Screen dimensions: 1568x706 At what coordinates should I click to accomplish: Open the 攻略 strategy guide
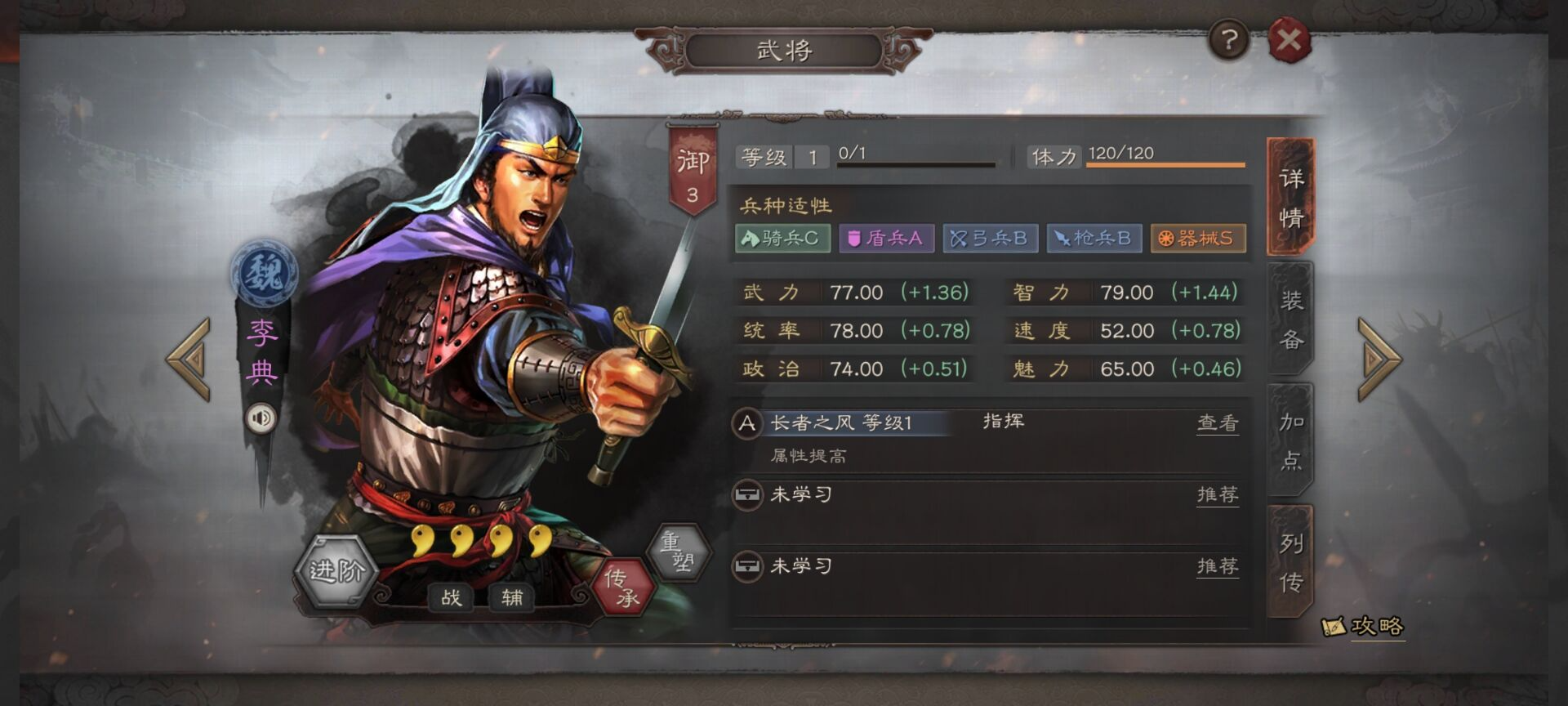pos(1364,627)
